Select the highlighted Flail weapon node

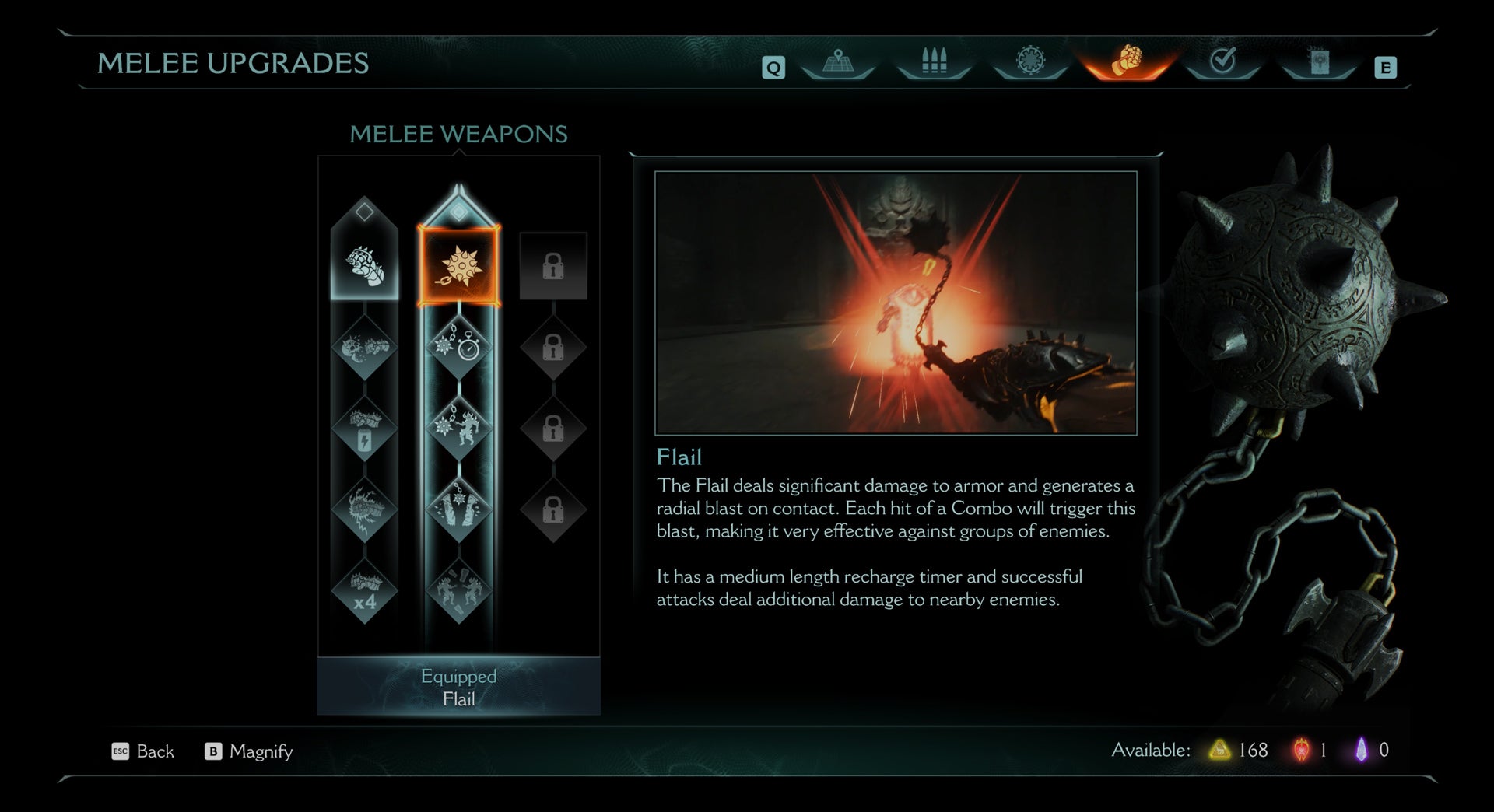(x=459, y=264)
